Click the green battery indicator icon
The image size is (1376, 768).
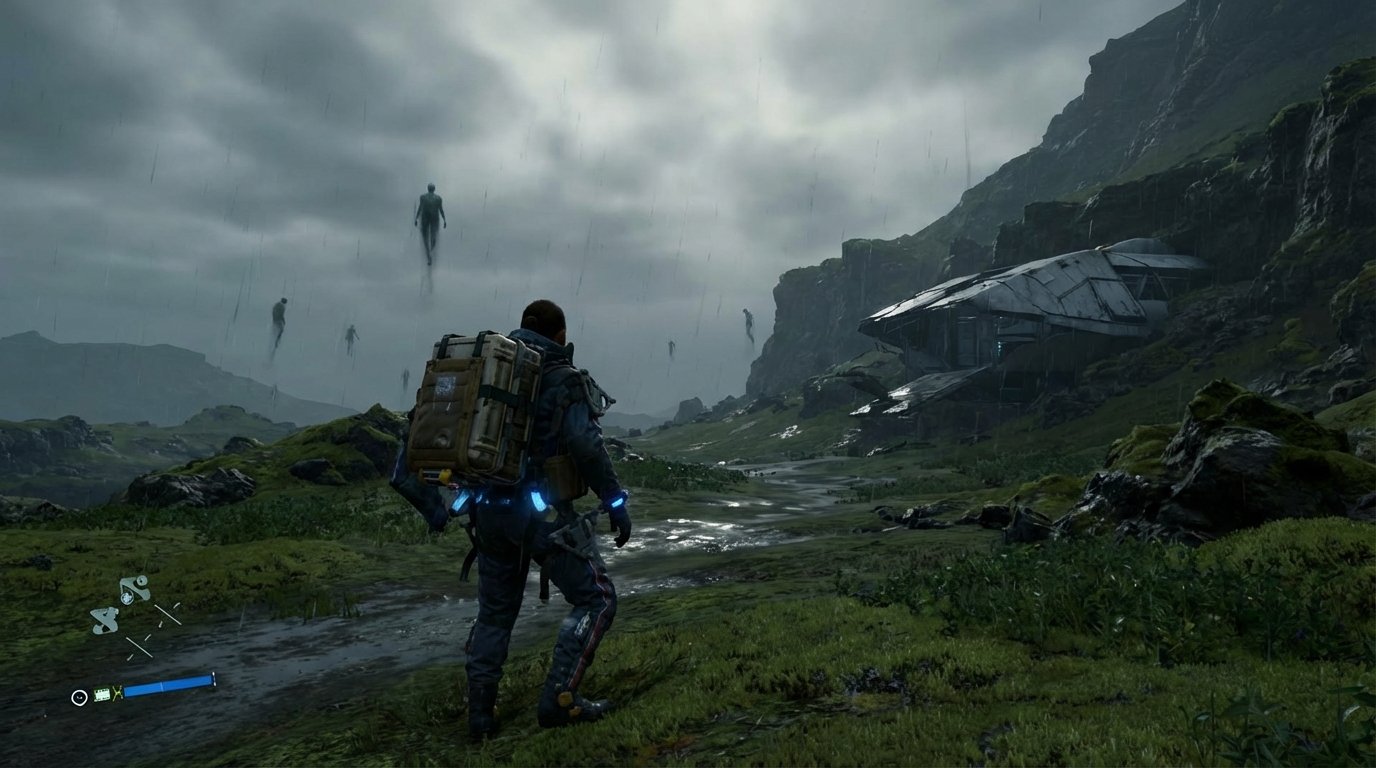point(102,694)
